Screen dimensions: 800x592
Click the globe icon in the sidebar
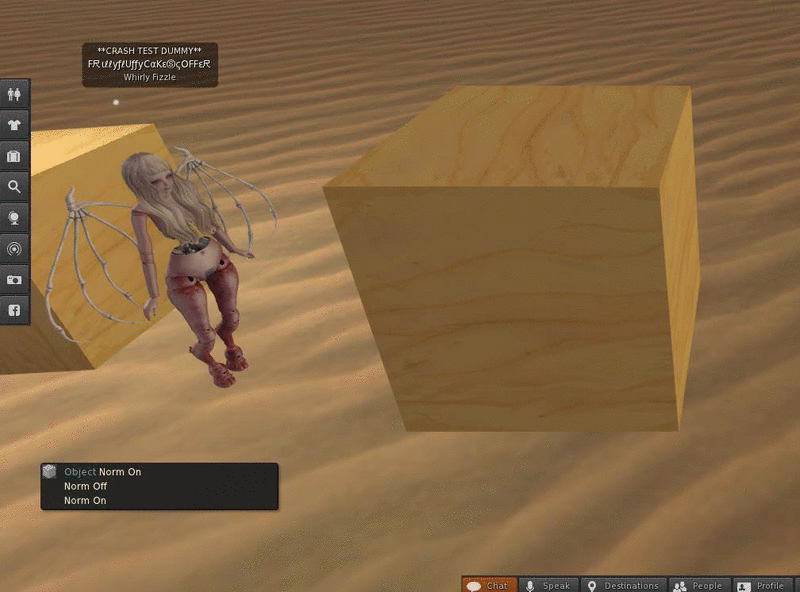coord(14,218)
